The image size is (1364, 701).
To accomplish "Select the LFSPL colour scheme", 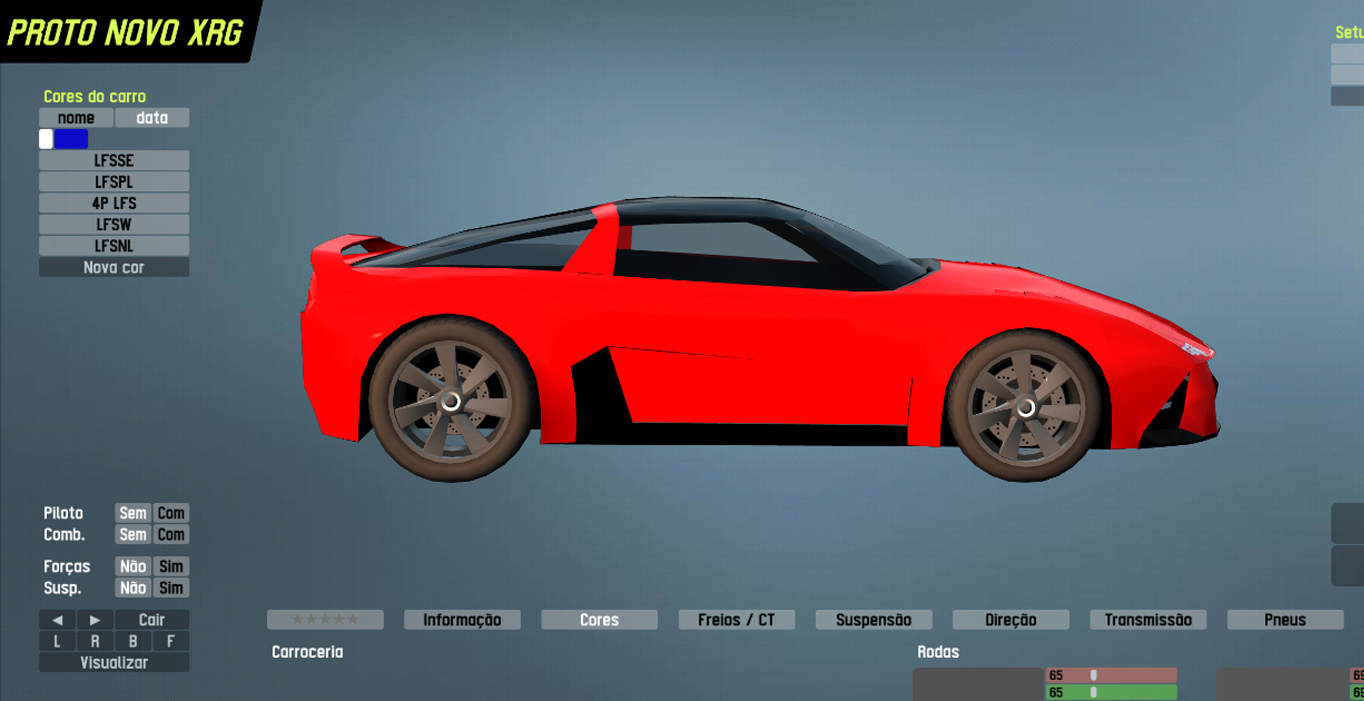I will click(114, 182).
